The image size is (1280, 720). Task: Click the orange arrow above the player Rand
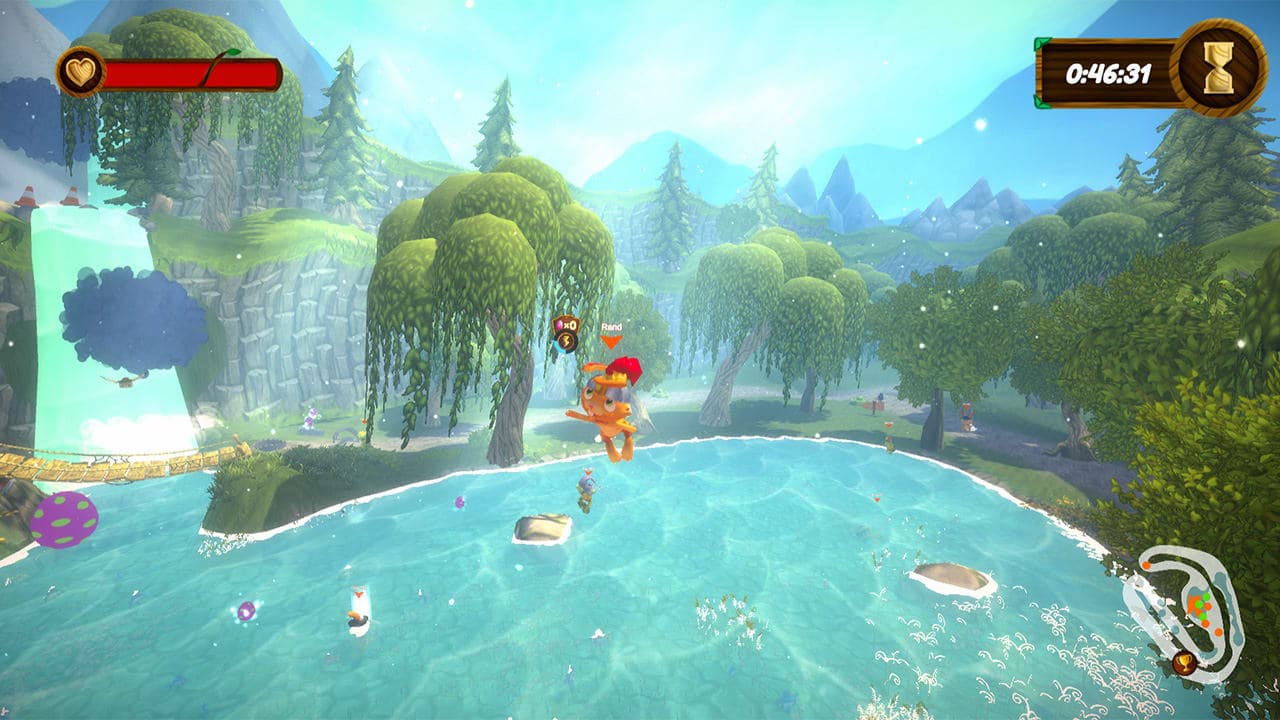click(611, 342)
